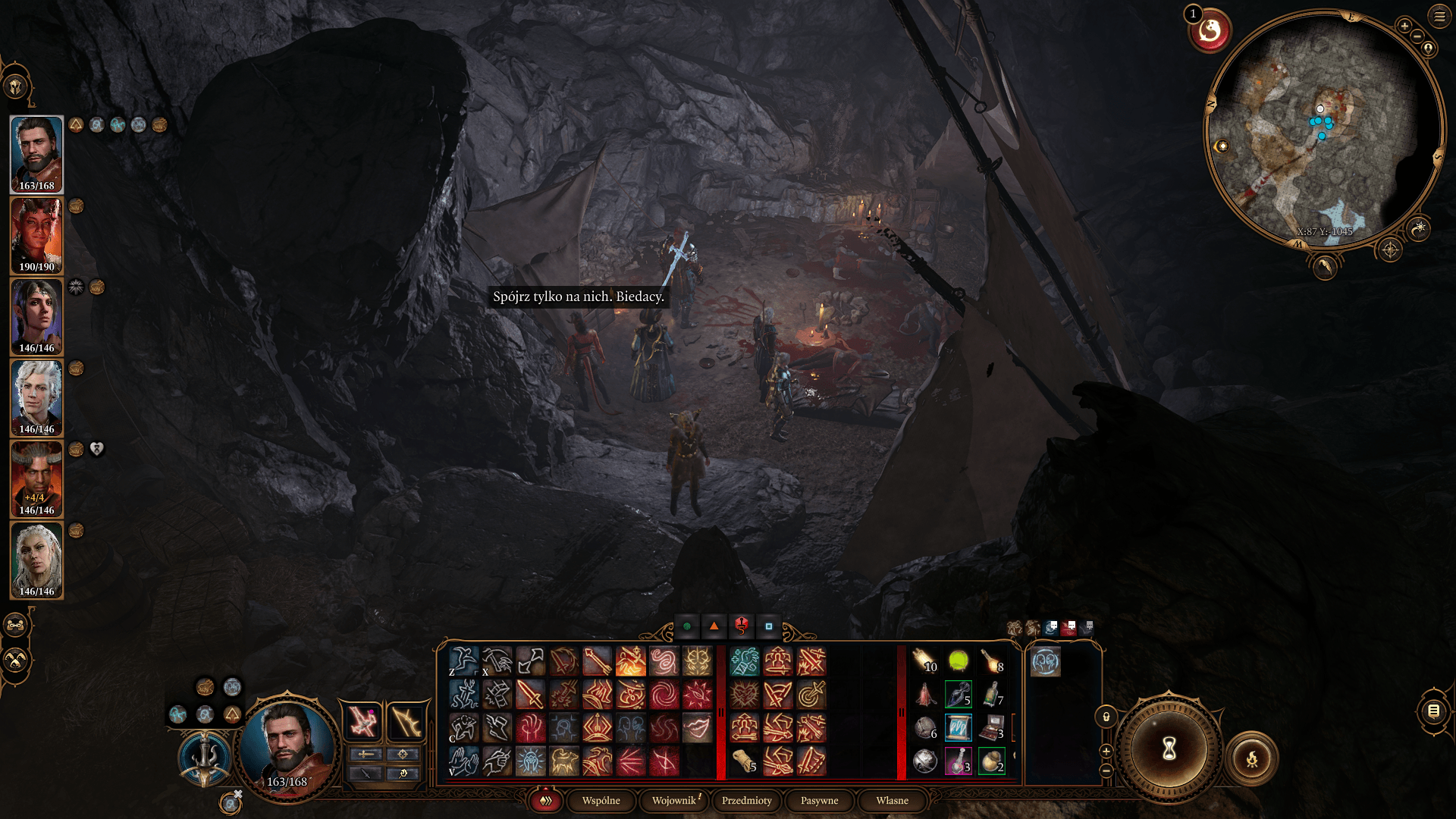The height and width of the screenshot is (819, 1456).
Task: Click the double-chevron button left of the Wspólne tab
Action: pos(544,801)
